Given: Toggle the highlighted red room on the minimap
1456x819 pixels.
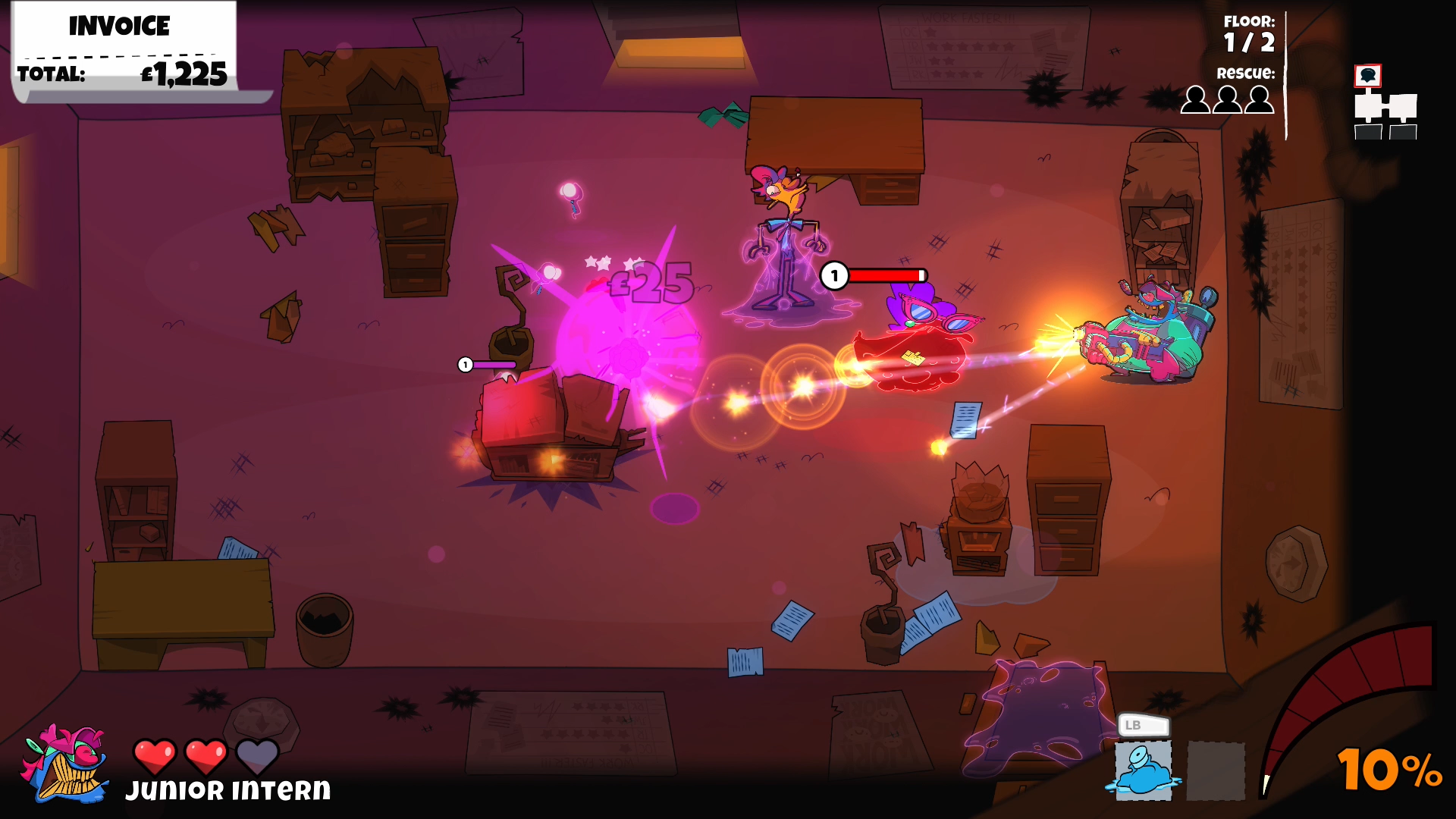Looking at the screenshot, I should click(x=1369, y=74).
